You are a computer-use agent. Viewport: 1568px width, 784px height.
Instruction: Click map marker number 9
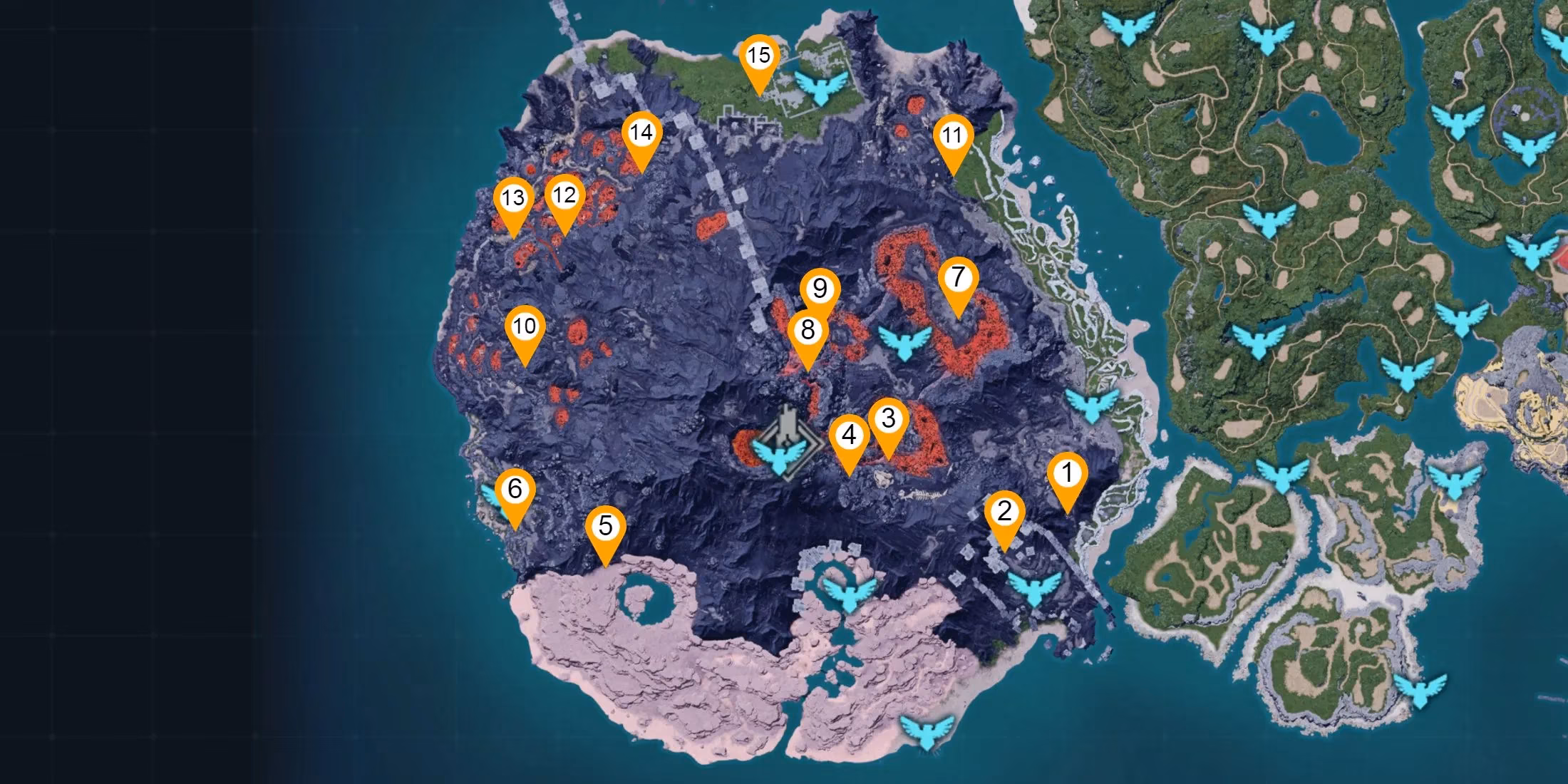820,289
